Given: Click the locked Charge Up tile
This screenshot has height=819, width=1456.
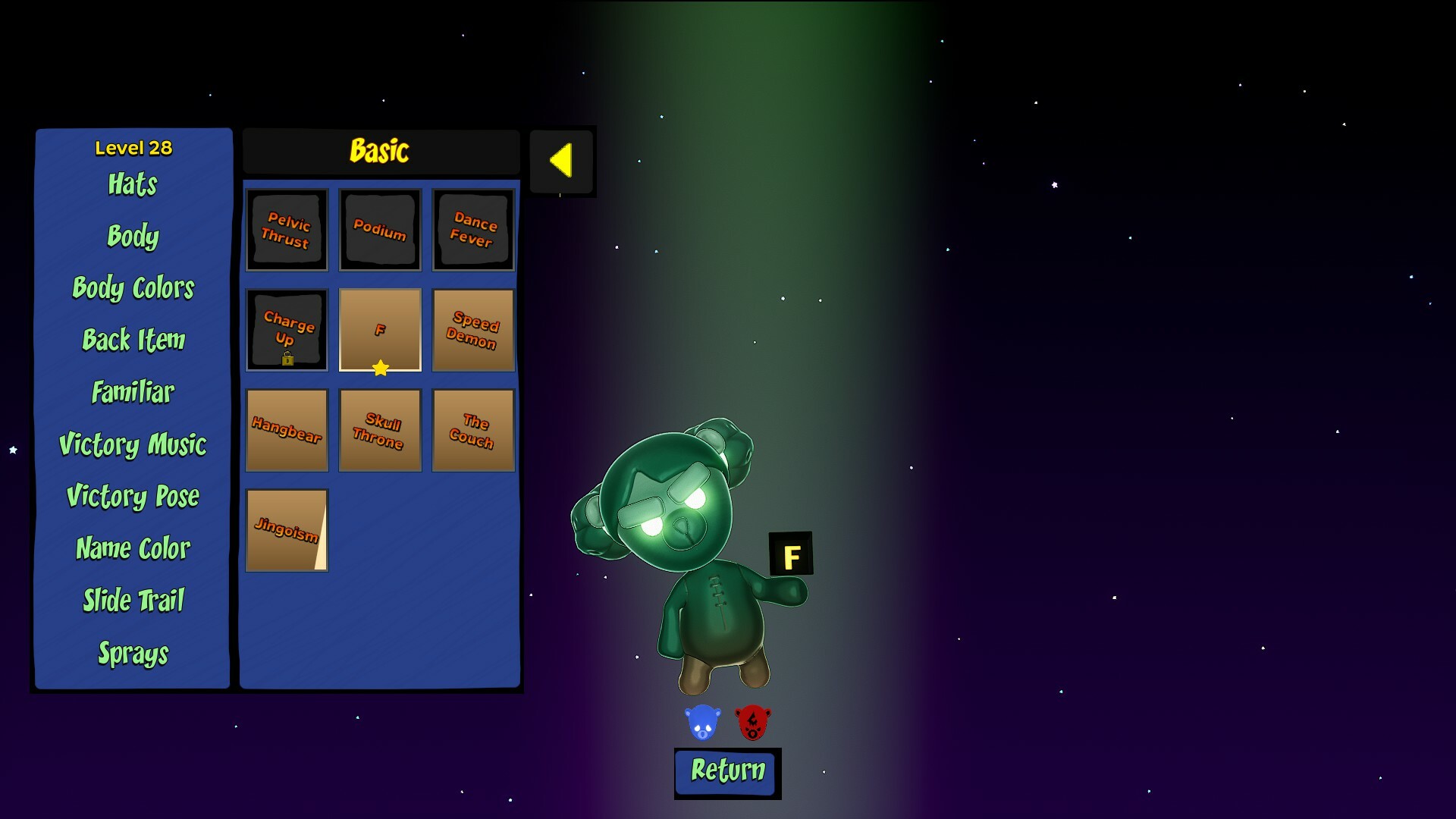Looking at the screenshot, I should [287, 330].
